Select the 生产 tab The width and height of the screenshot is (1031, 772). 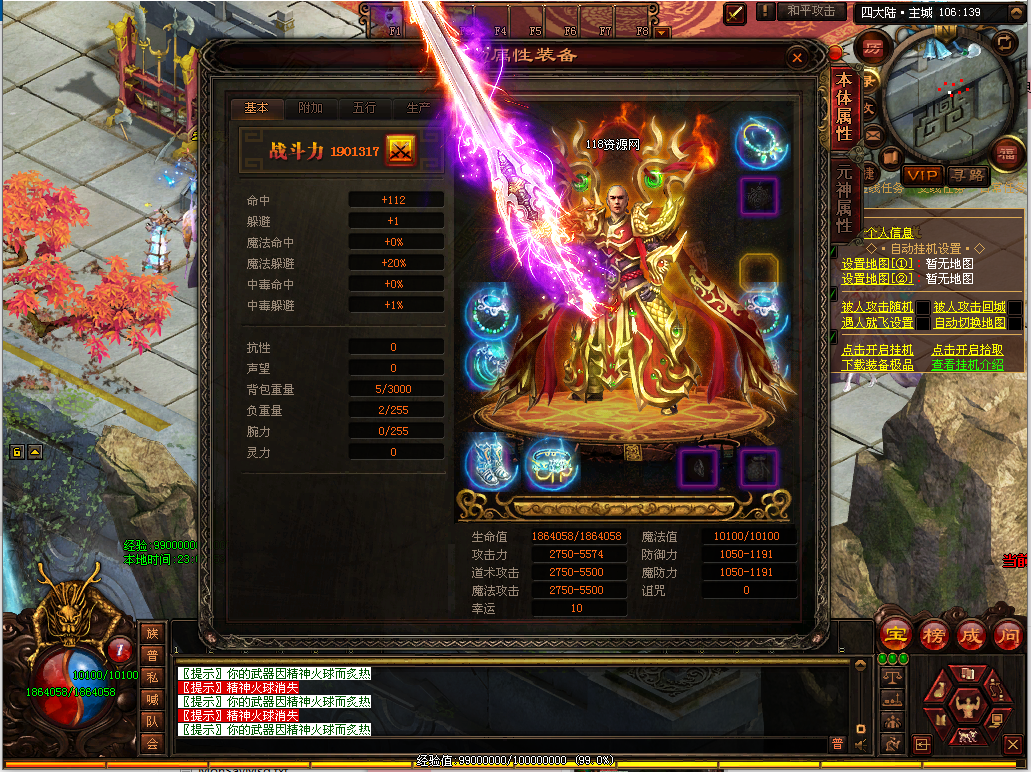click(x=419, y=108)
